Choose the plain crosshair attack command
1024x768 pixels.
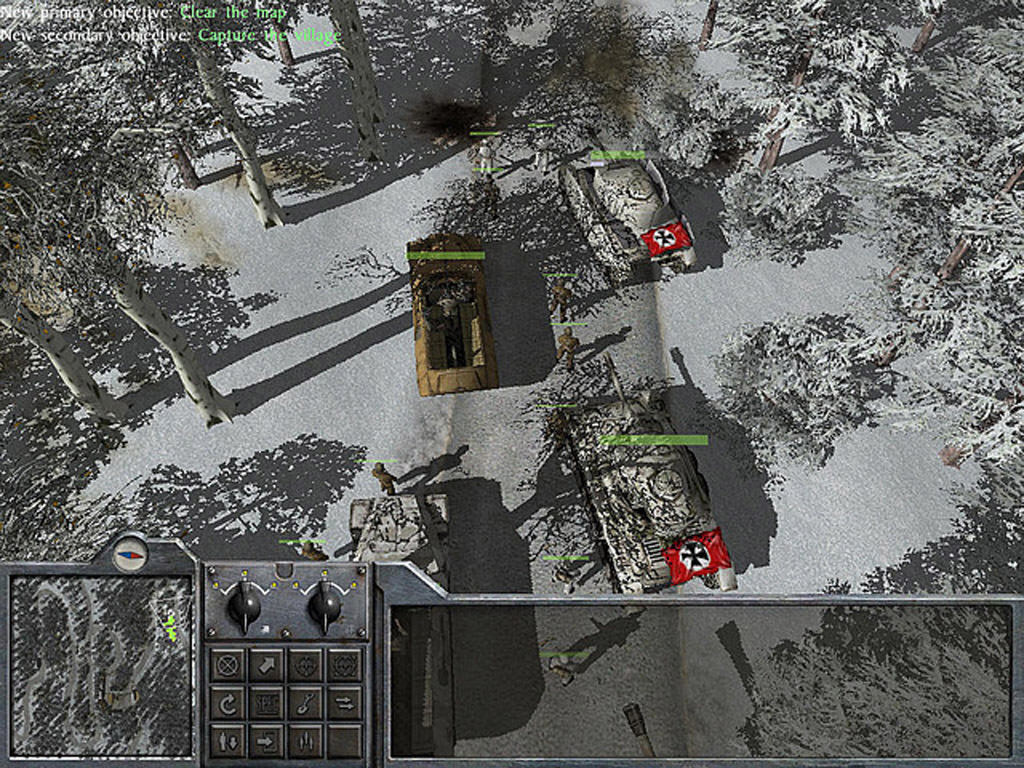click(x=306, y=664)
